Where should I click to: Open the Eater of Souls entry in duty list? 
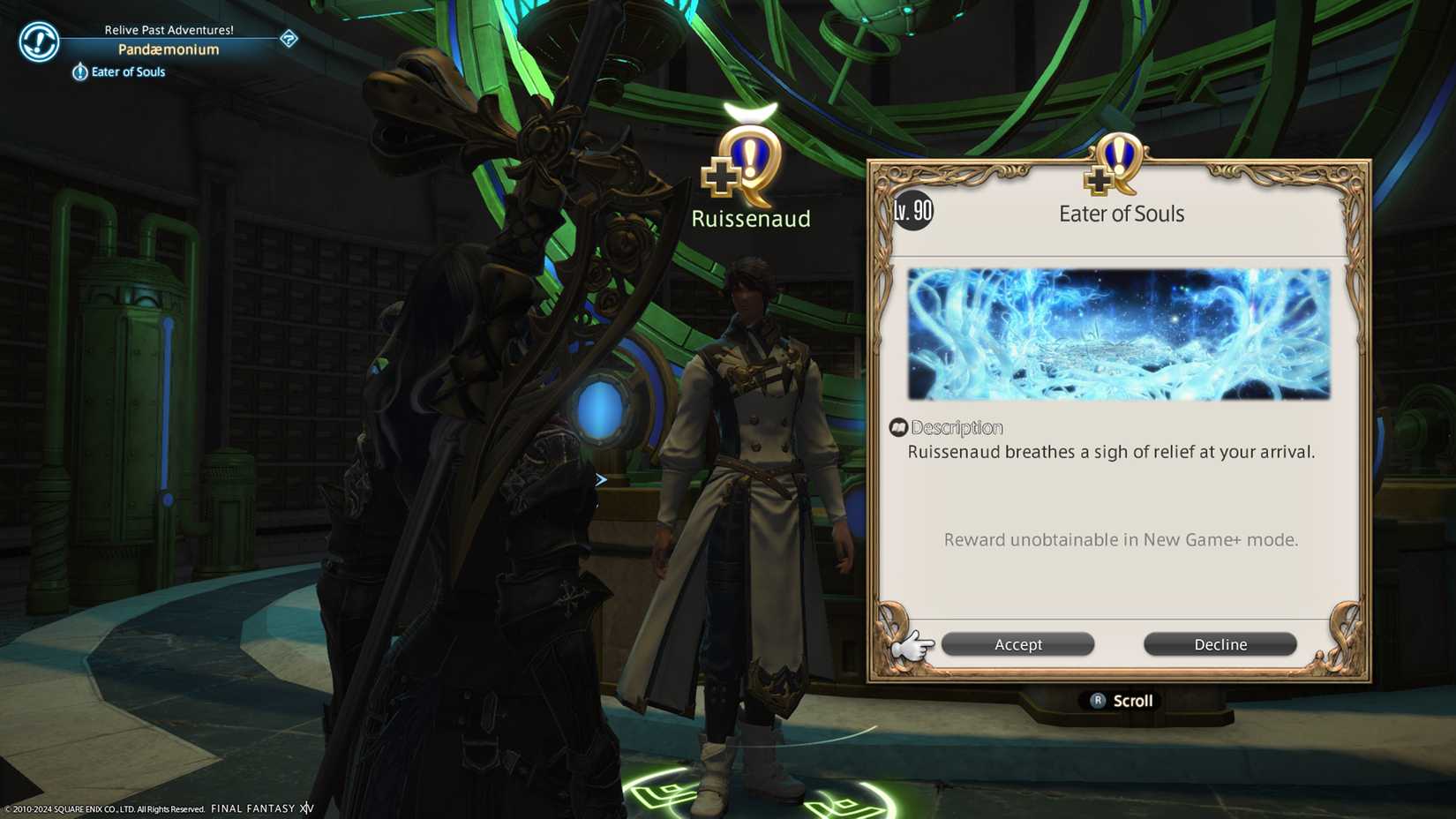pyautogui.click(x=129, y=71)
